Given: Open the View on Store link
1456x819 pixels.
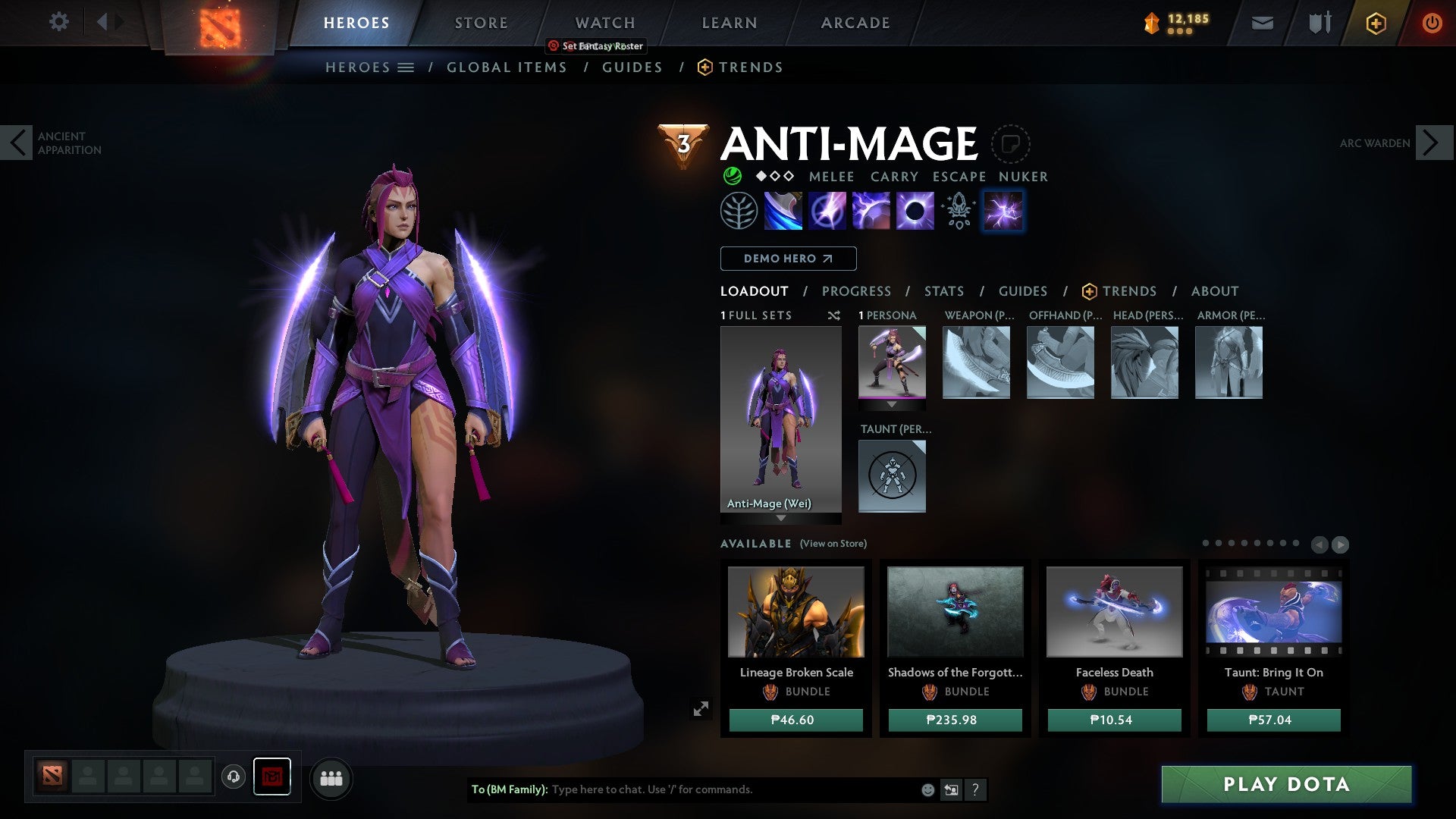Looking at the screenshot, I should tap(833, 544).
